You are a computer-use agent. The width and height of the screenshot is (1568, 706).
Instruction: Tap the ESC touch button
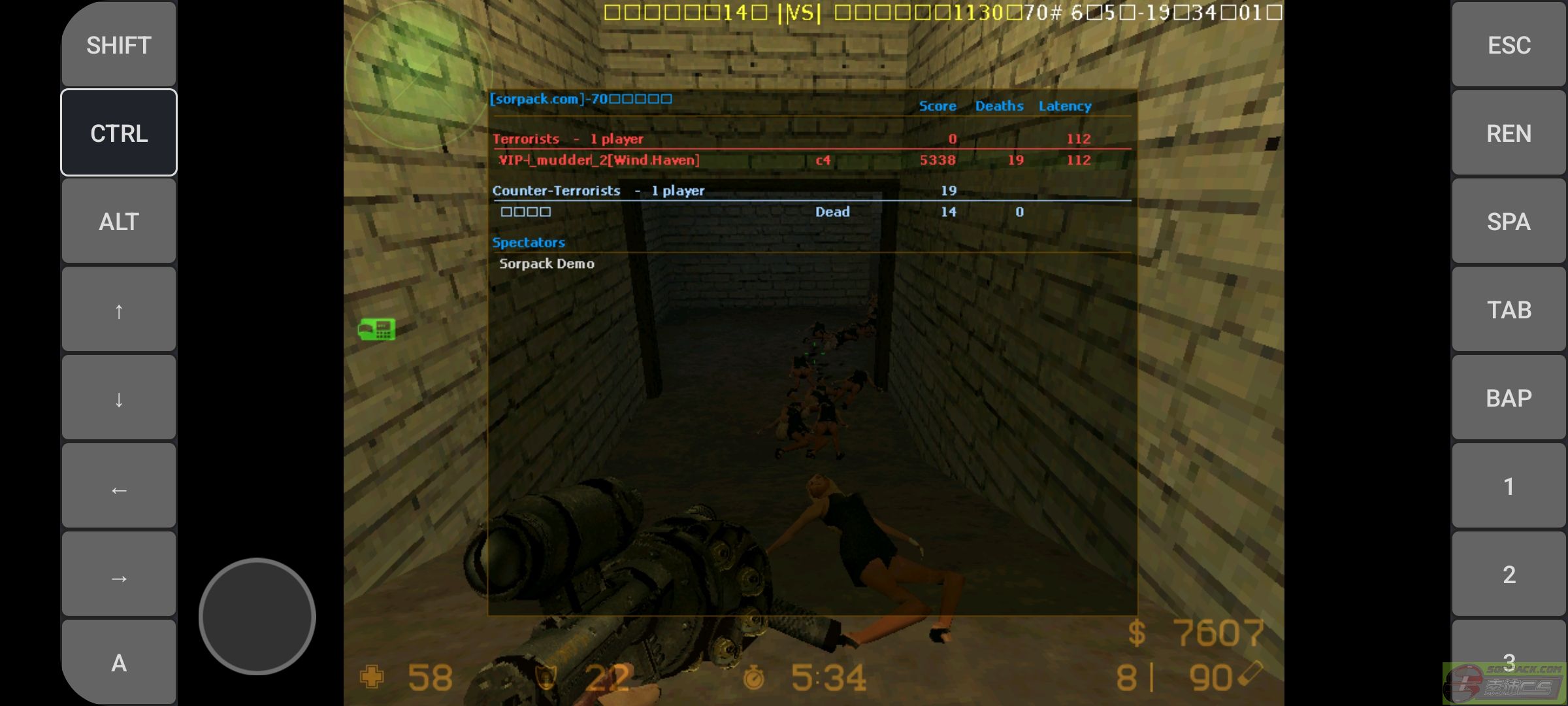click(x=1509, y=44)
